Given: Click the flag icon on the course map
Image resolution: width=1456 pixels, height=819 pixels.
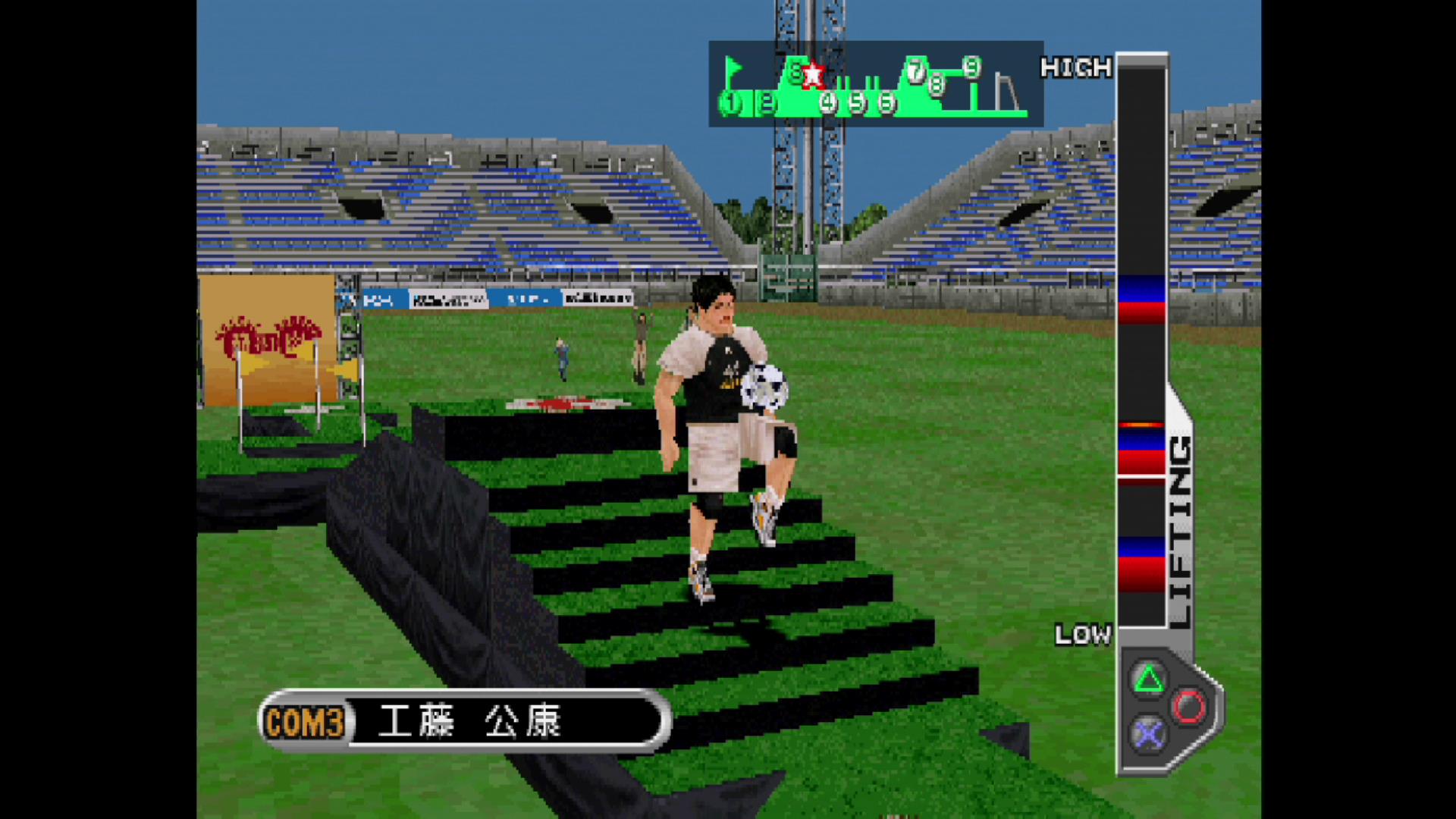Looking at the screenshot, I should [x=733, y=68].
